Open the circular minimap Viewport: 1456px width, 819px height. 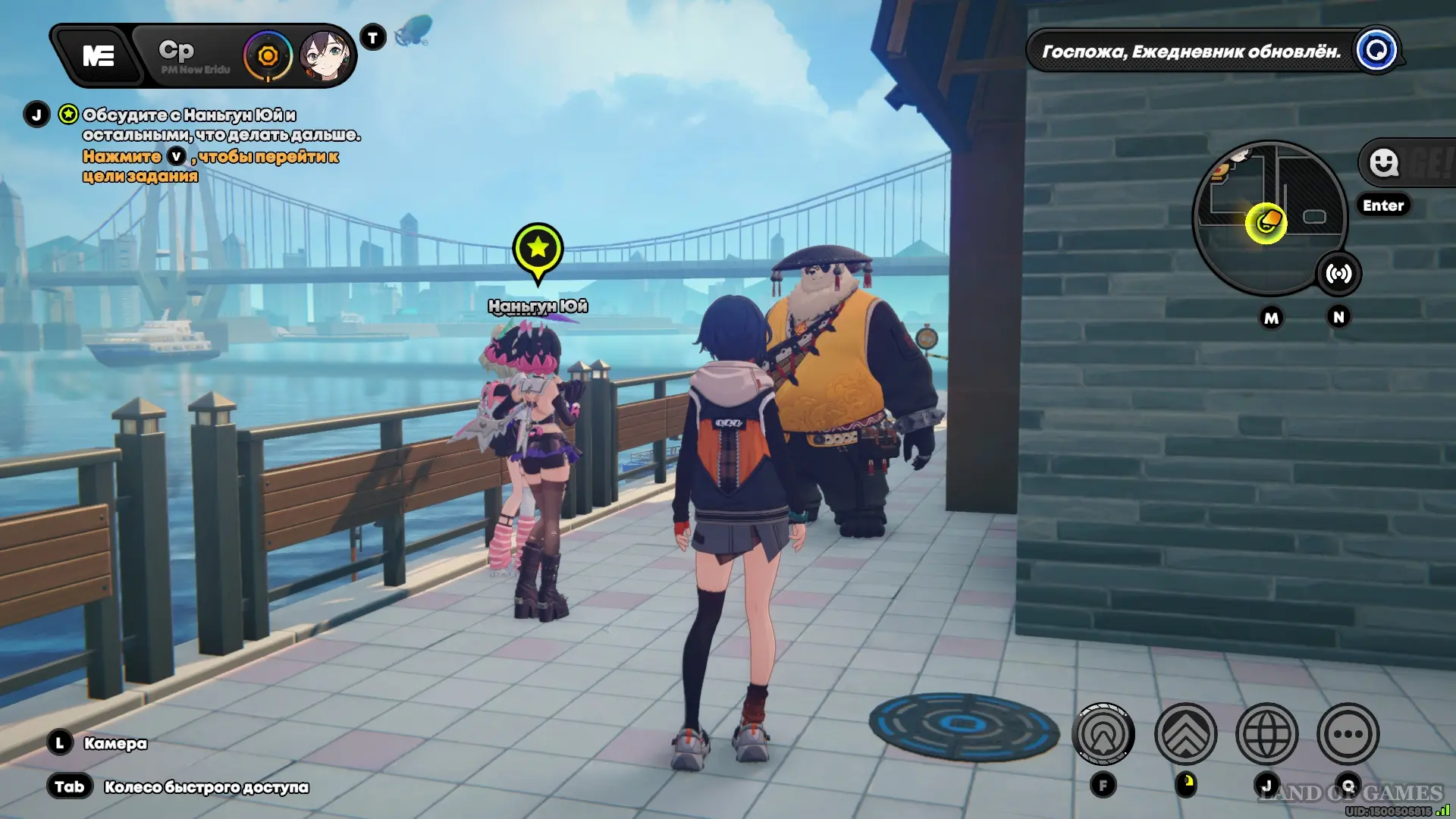click(x=1268, y=218)
